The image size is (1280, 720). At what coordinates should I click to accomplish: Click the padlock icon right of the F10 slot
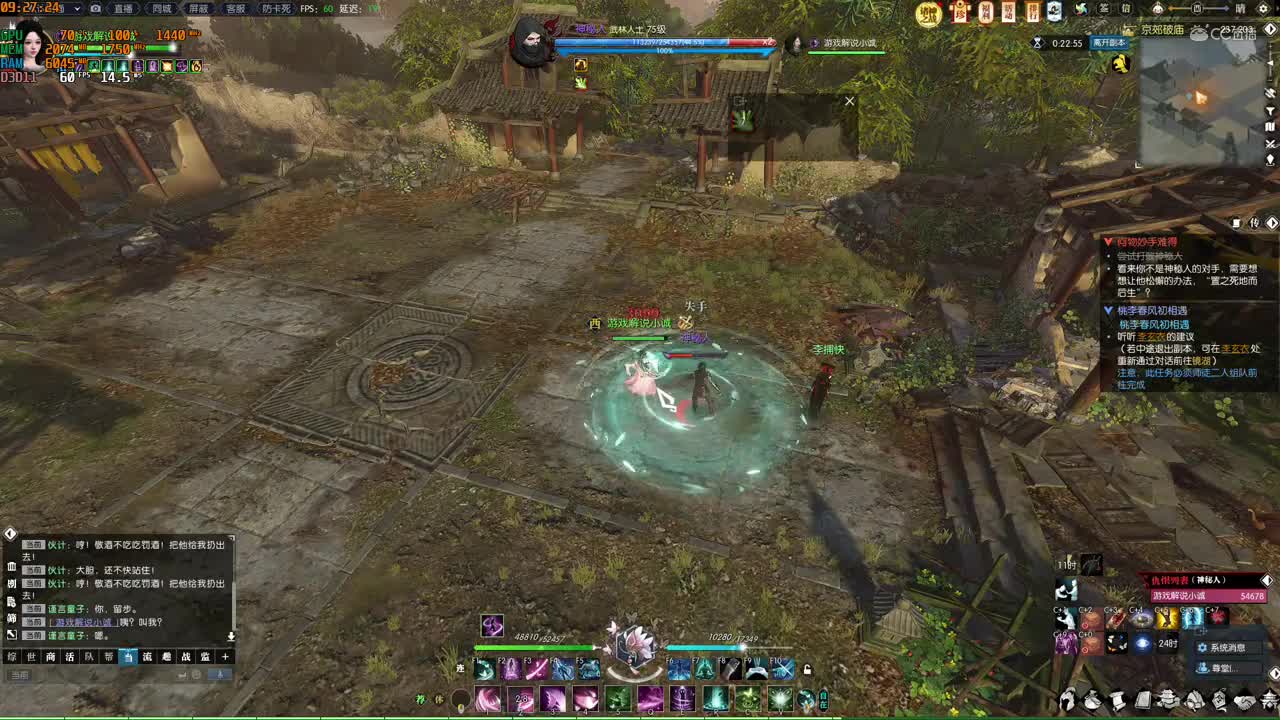809,670
